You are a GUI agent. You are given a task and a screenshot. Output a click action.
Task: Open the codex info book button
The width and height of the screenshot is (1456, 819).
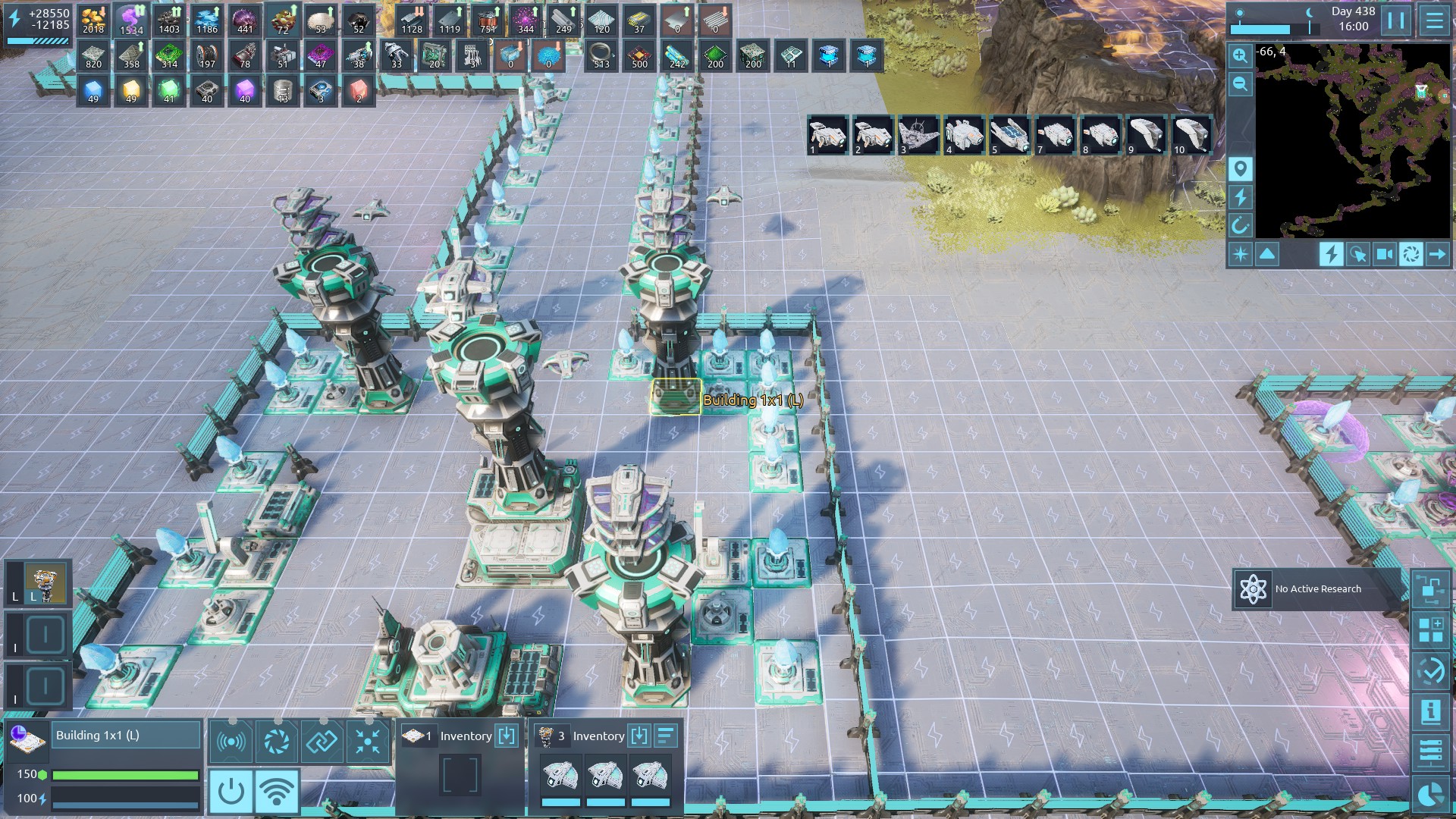pos(1431,712)
